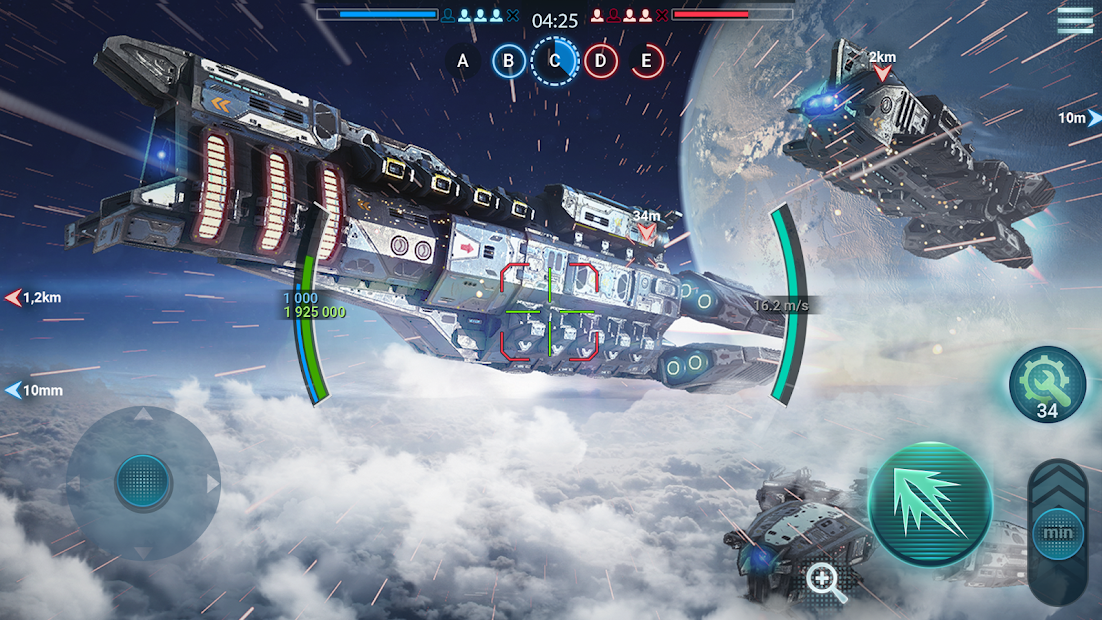The height and width of the screenshot is (620, 1102).
Task: Select capture point D indicator
Action: point(600,62)
